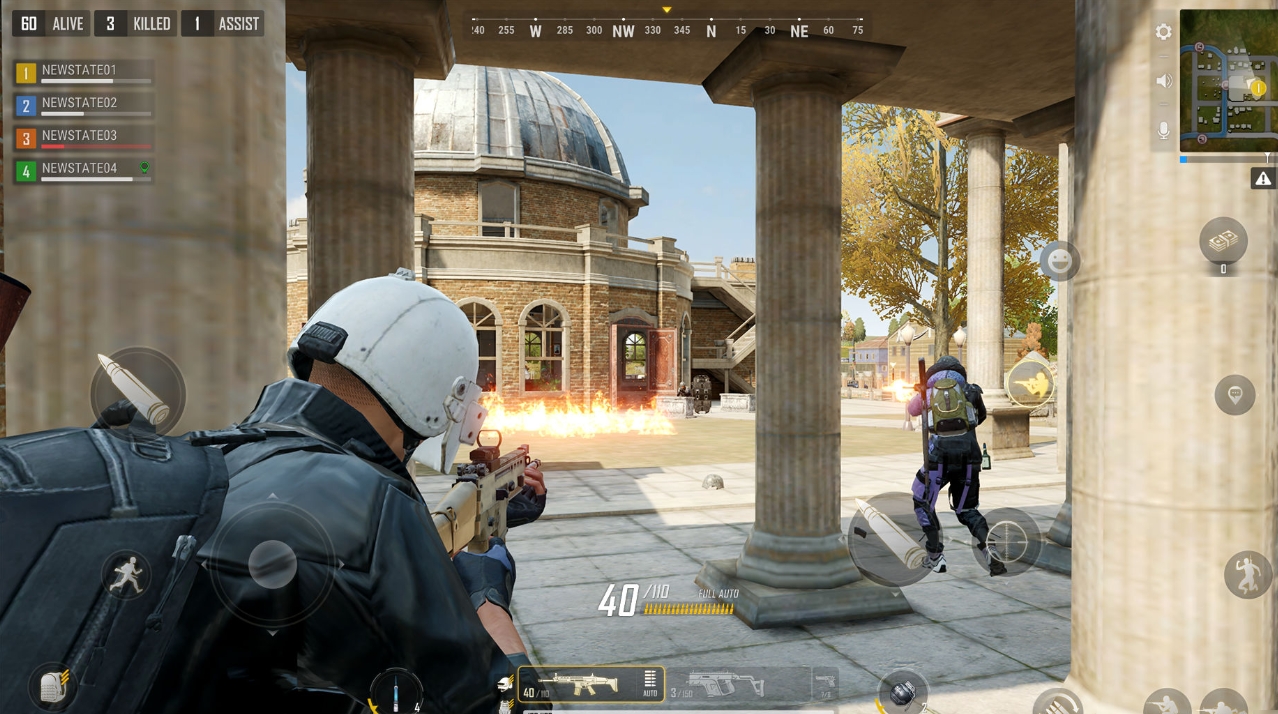Toggle the sprint running-man button
This screenshot has height=714, width=1278.
pos(126,577)
